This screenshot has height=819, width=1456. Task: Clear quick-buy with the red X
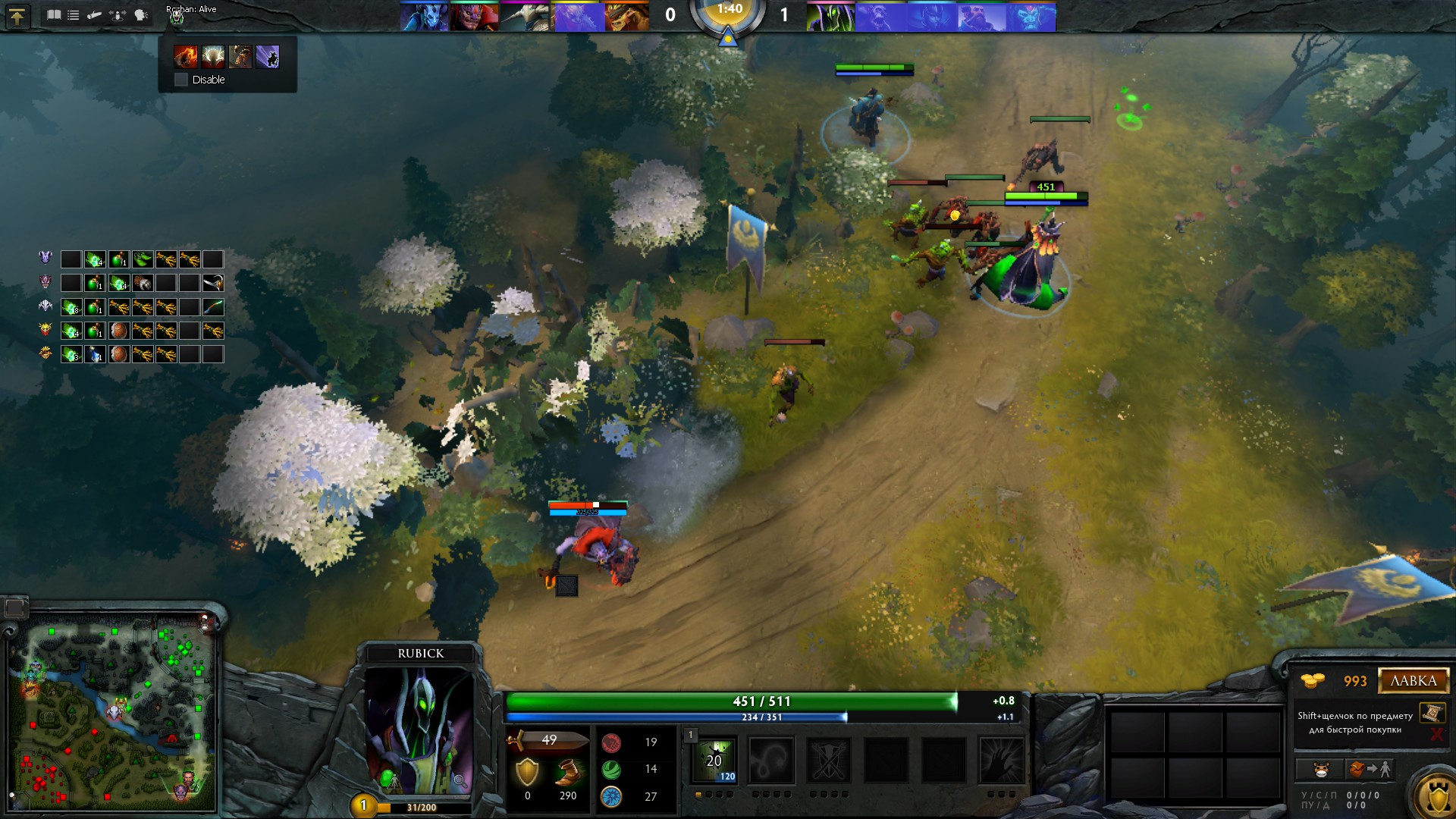(1436, 733)
